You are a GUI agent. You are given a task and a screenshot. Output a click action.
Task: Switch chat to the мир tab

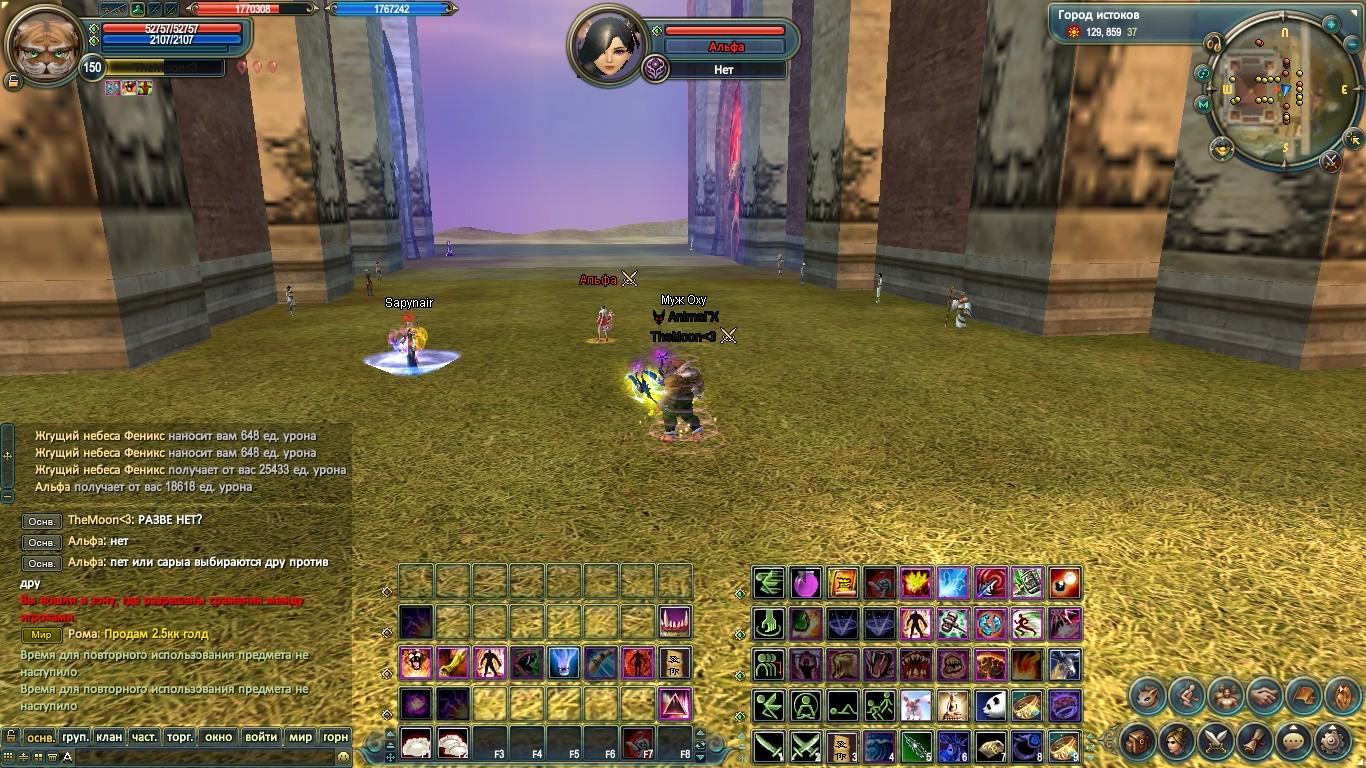300,737
